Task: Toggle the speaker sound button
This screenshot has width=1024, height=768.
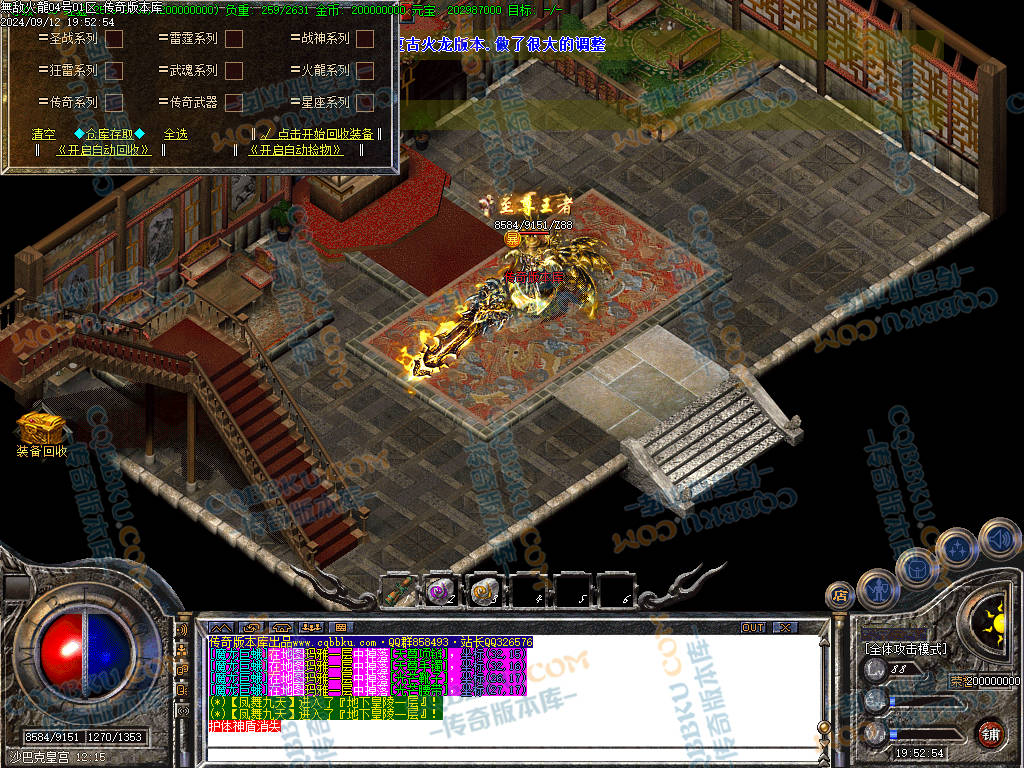Action: (x=998, y=538)
